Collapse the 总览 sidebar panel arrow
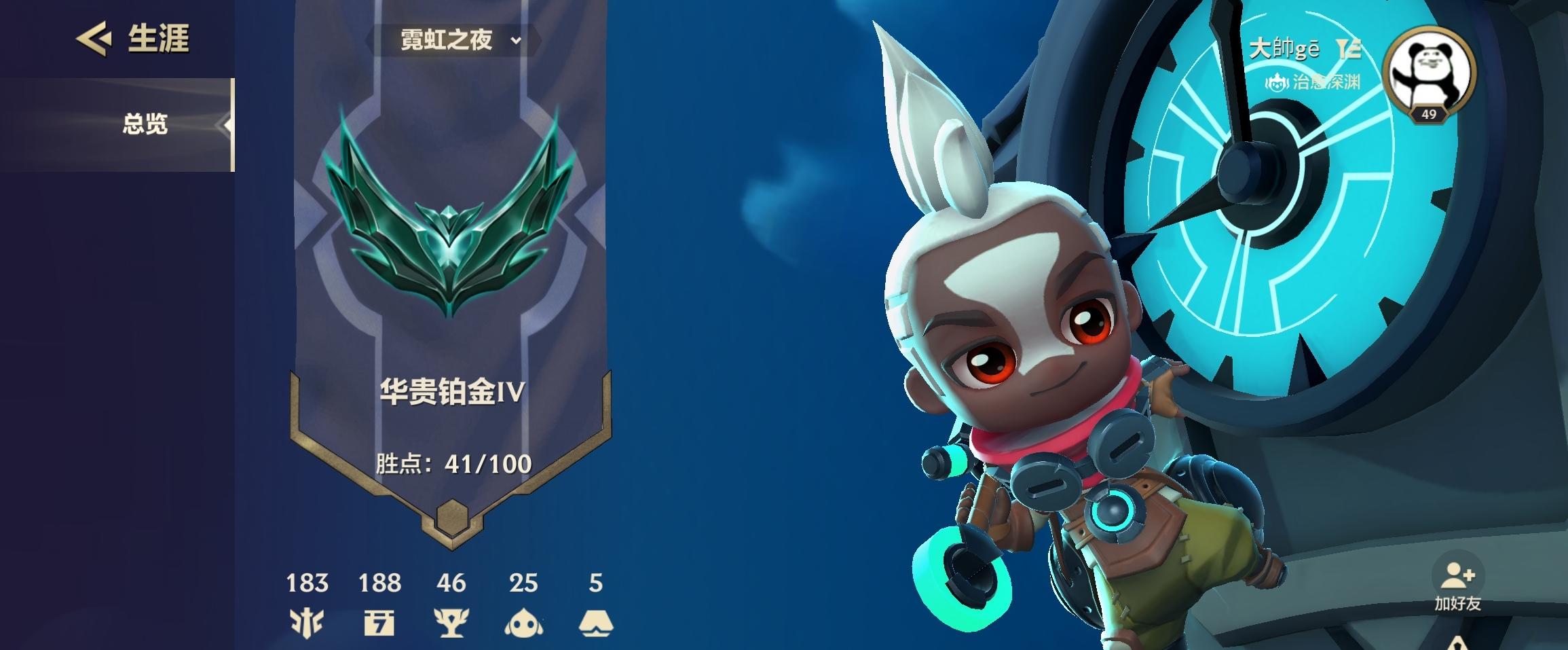 225,124
